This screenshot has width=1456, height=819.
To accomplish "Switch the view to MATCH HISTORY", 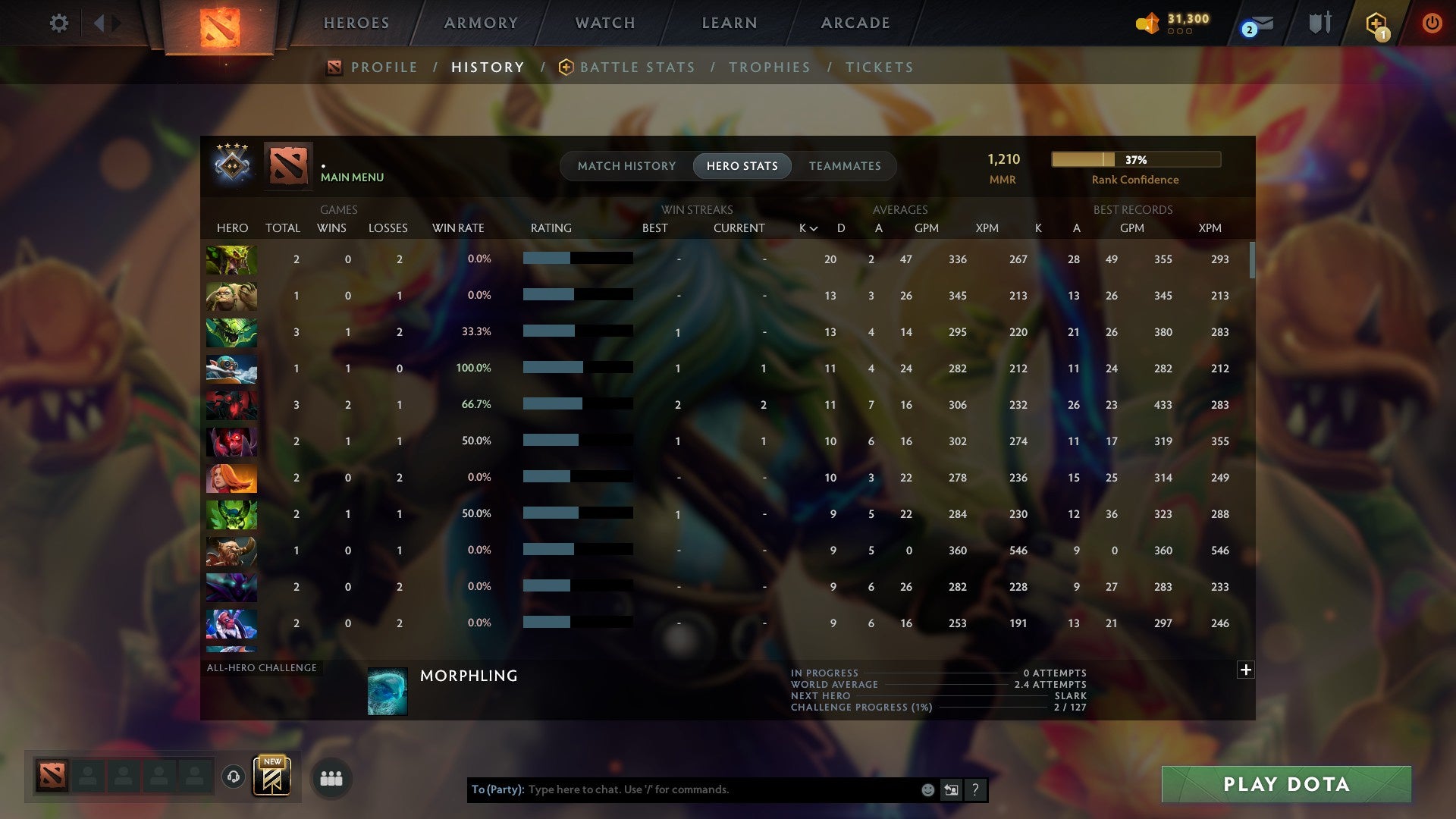I will coord(626,165).
